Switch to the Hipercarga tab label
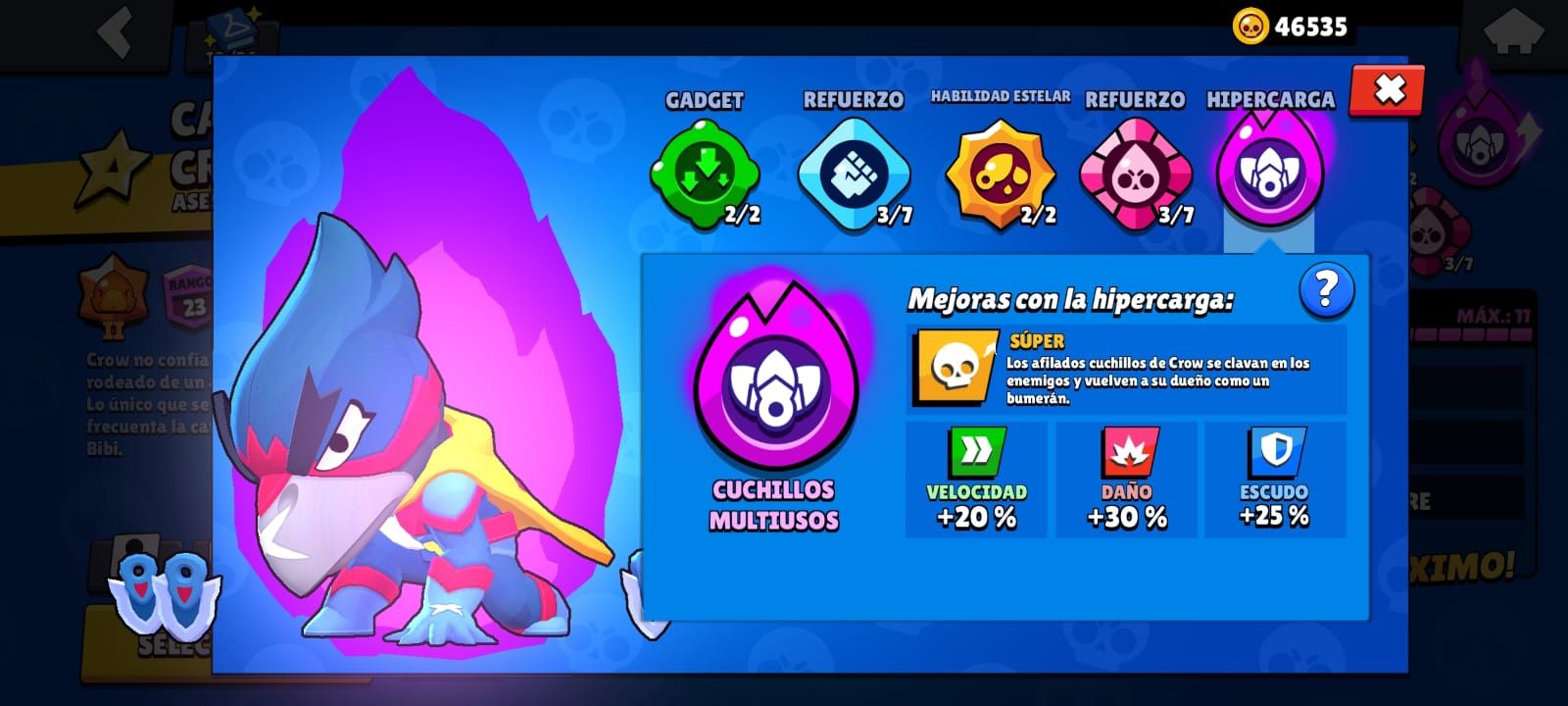 pyautogui.click(x=1269, y=98)
